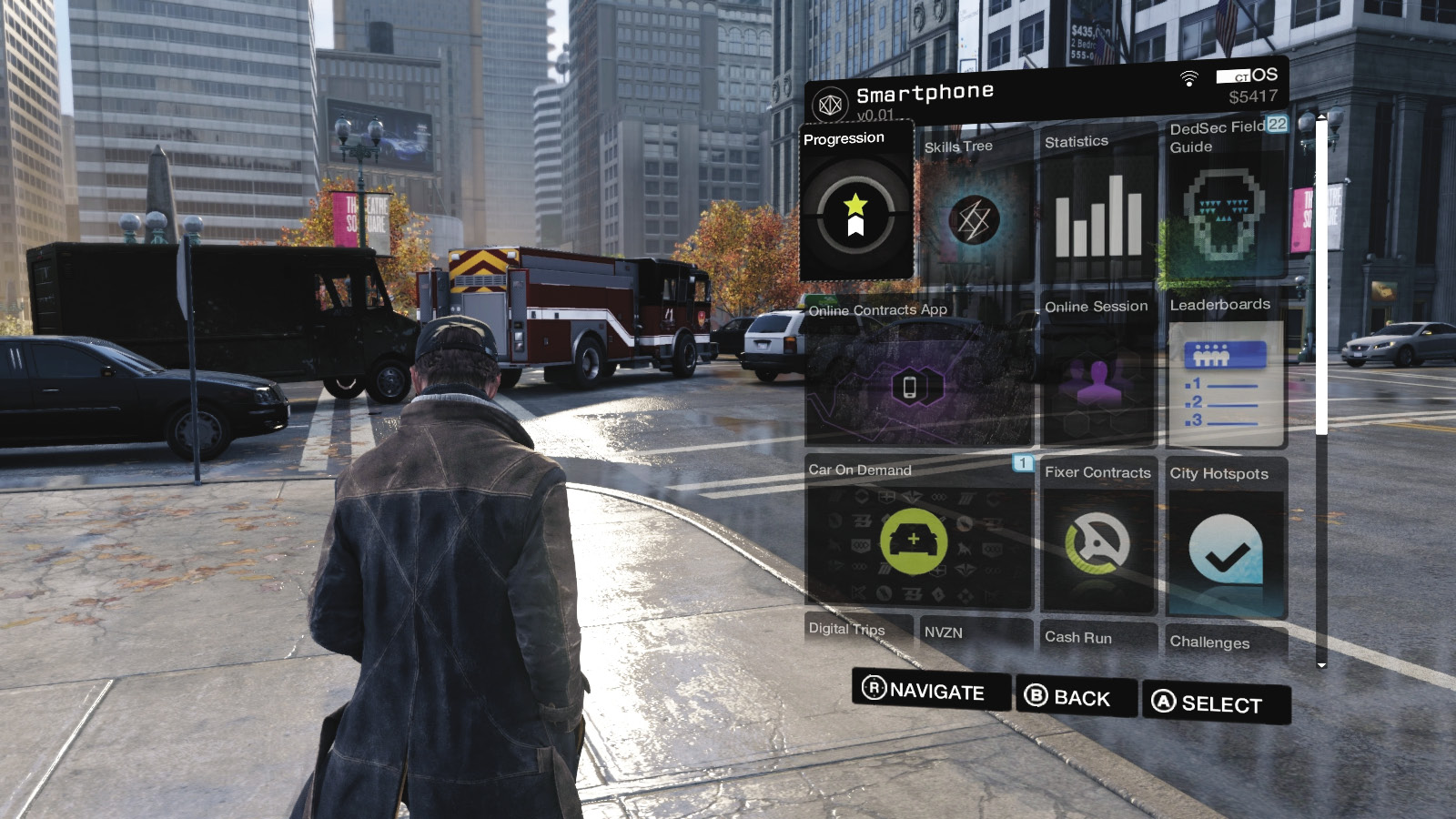Open the Challenges app
The width and height of the screenshot is (1456, 819).
(x=1225, y=642)
